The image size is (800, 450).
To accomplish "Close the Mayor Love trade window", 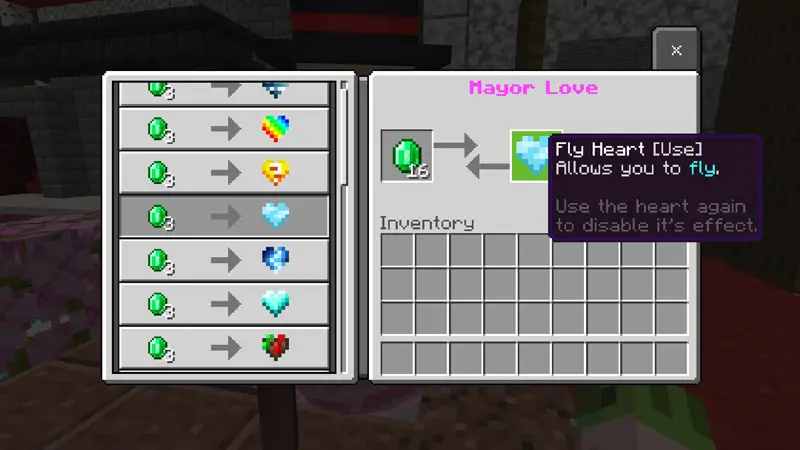I will (x=676, y=49).
